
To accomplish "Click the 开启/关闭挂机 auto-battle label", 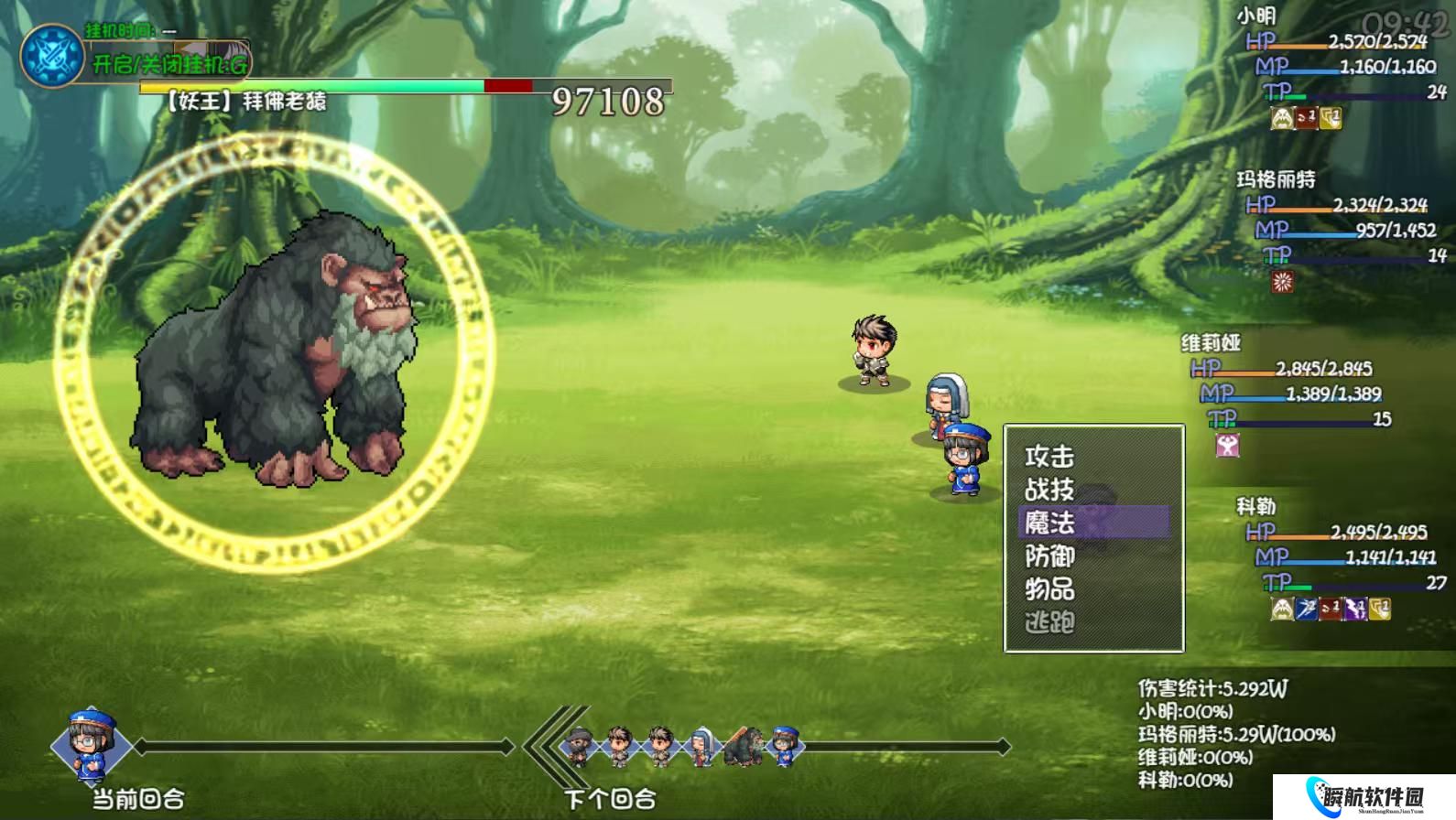I will click(169, 64).
